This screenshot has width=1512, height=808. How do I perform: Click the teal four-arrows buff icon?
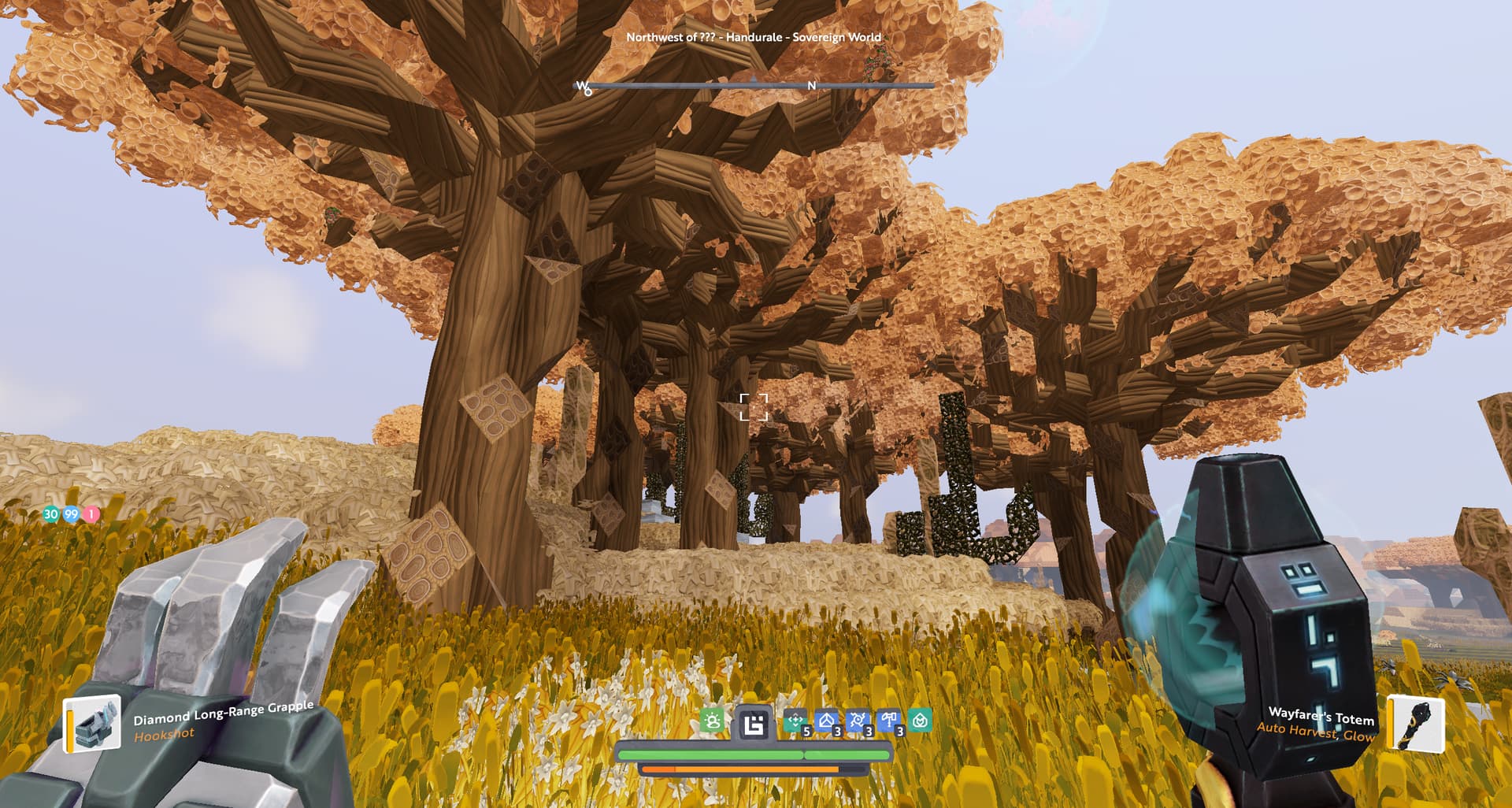796,721
